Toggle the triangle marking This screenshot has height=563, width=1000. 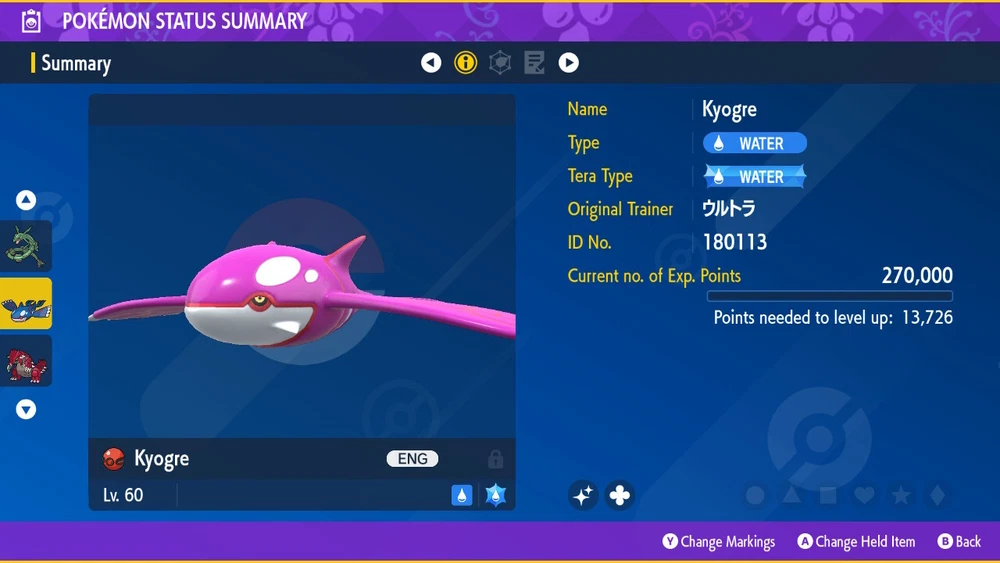[x=792, y=495]
